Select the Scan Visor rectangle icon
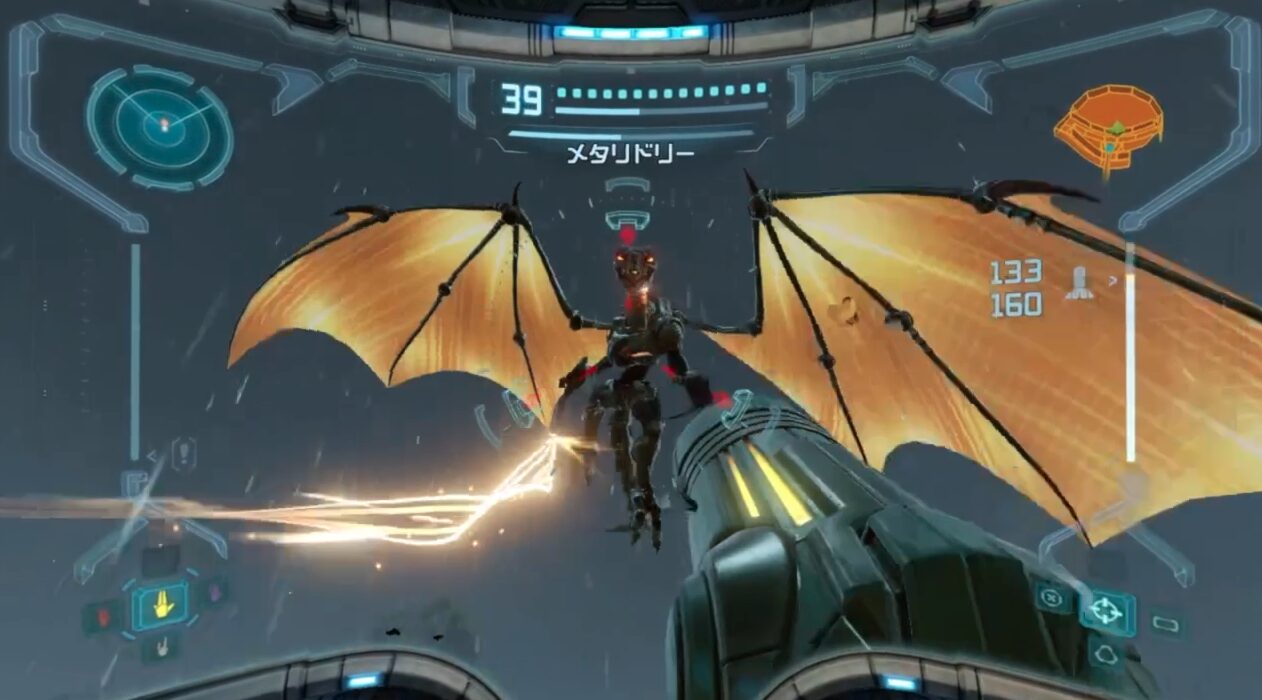Image resolution: width=1262 pixels, height=700 pixels. 1165,624
